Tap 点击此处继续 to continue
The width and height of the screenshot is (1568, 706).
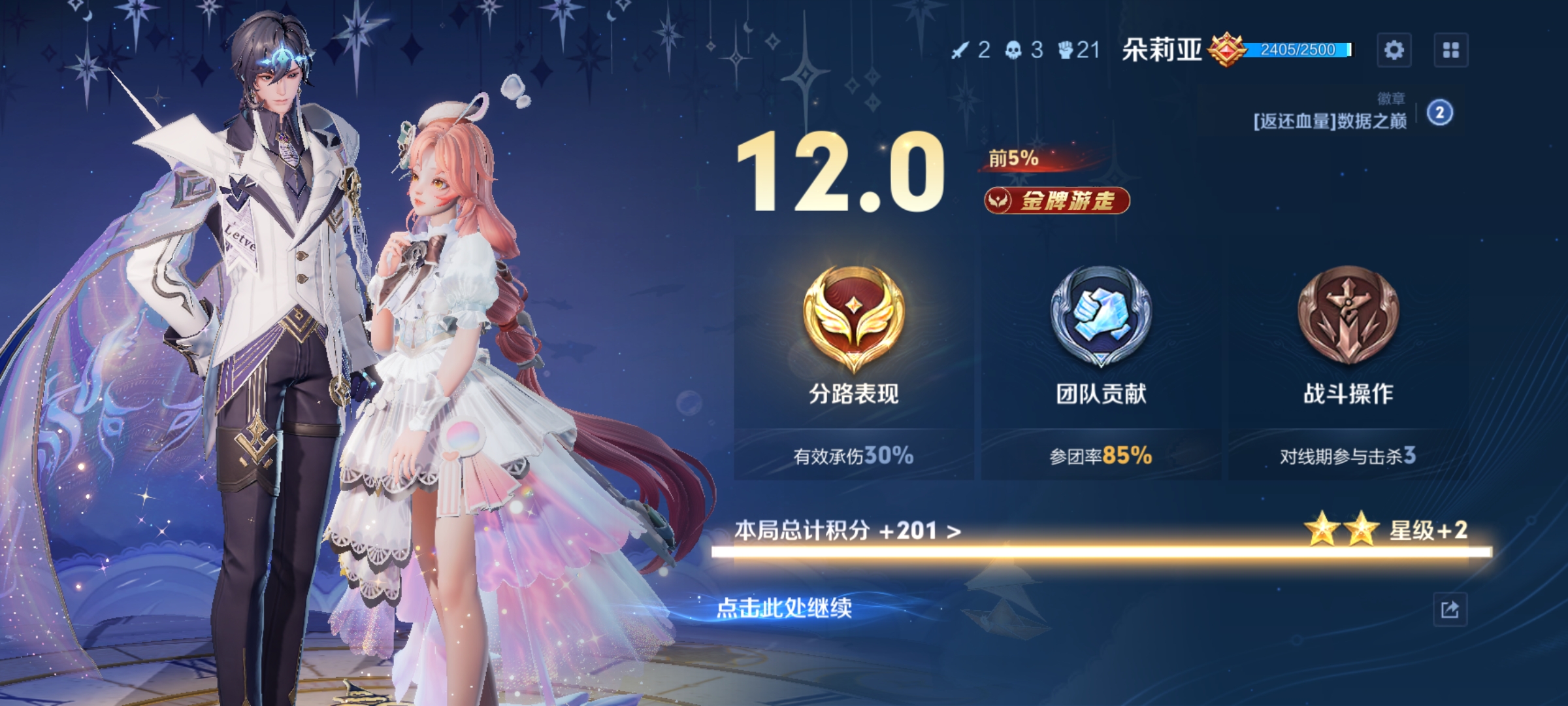click(784, 608)
